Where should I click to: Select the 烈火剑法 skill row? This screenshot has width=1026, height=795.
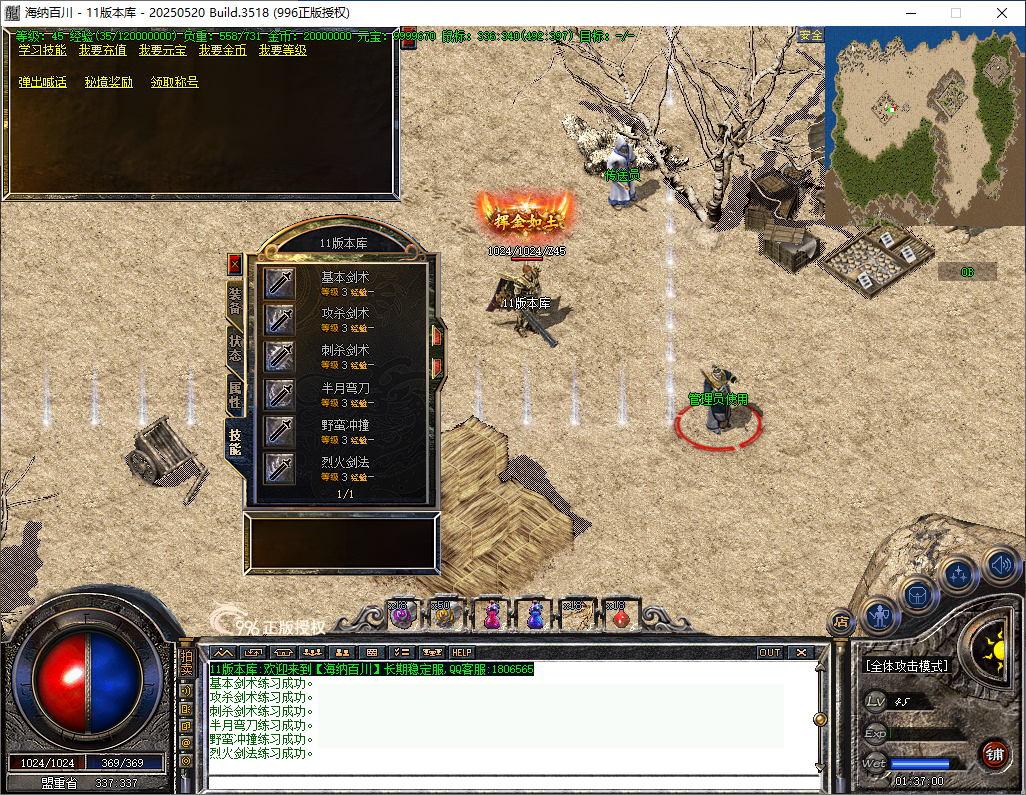click(x=345, y=468)
